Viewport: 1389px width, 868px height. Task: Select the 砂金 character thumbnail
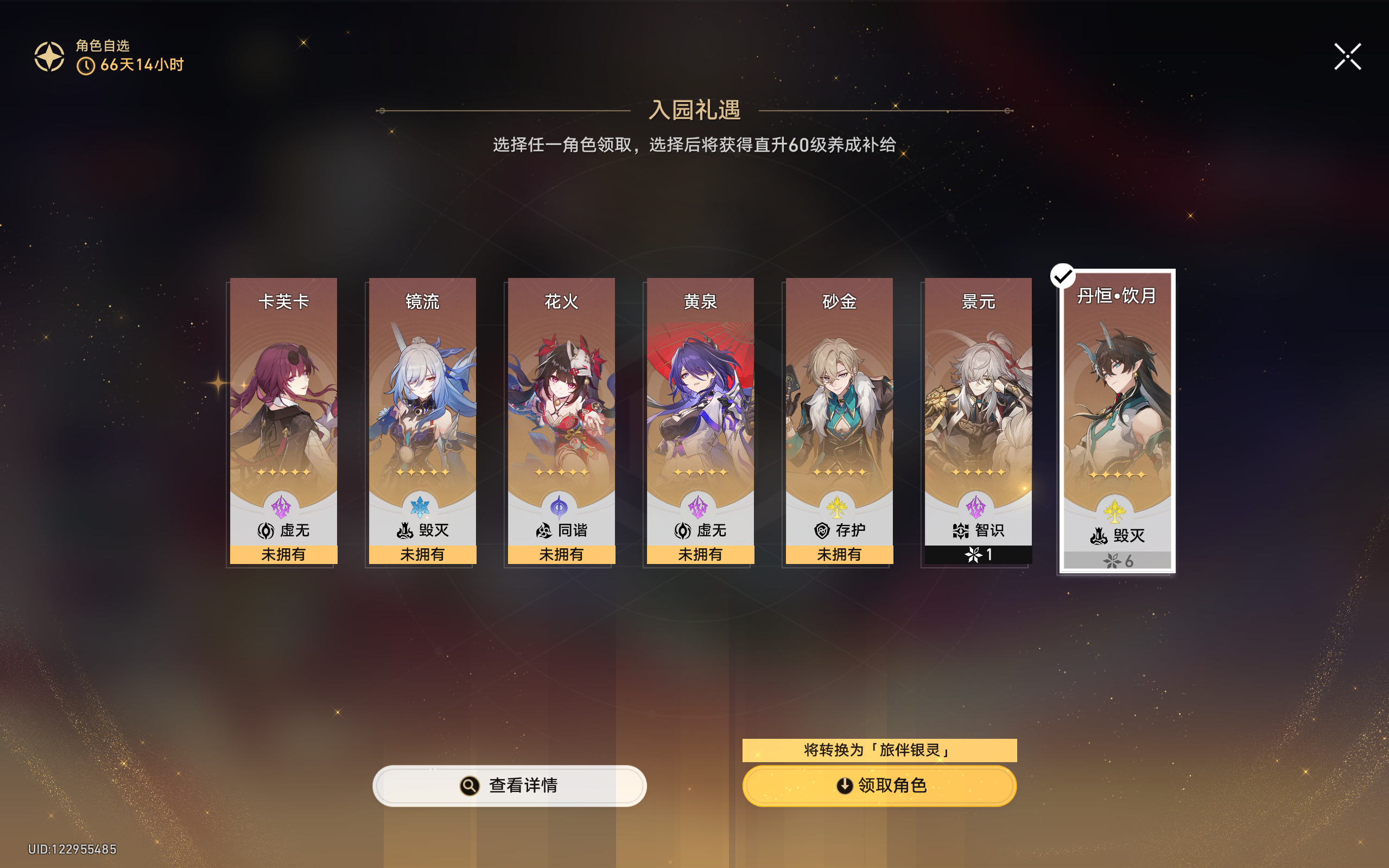839,402
